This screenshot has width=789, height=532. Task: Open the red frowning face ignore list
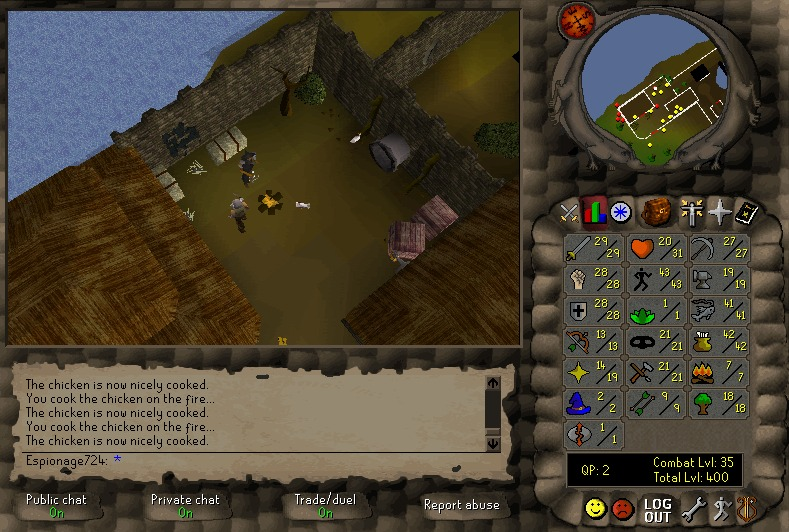coord(624,510)
